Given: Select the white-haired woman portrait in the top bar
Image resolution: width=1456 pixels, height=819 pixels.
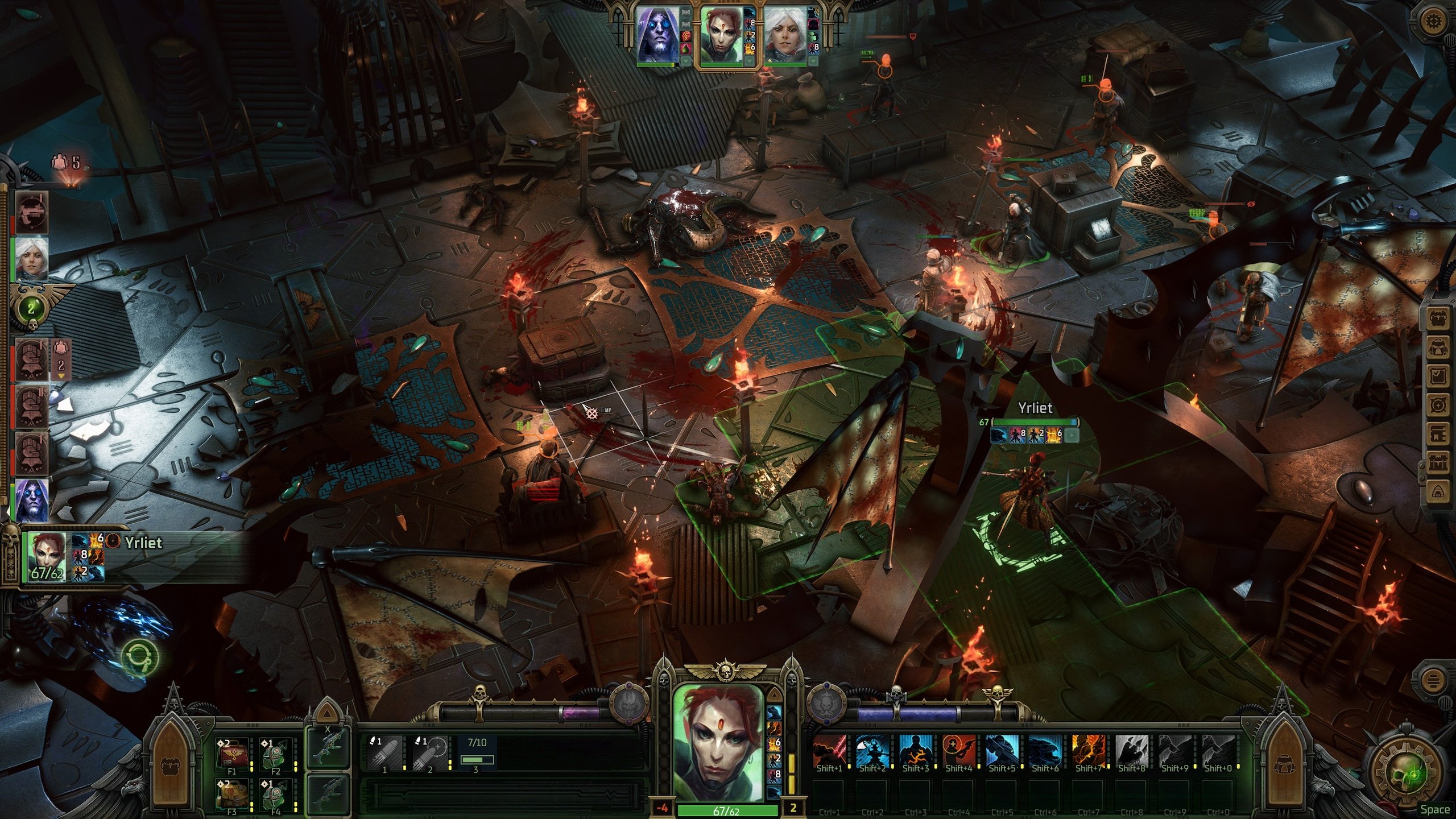Looking at the screenshot, I should click(x=785, y=35).
